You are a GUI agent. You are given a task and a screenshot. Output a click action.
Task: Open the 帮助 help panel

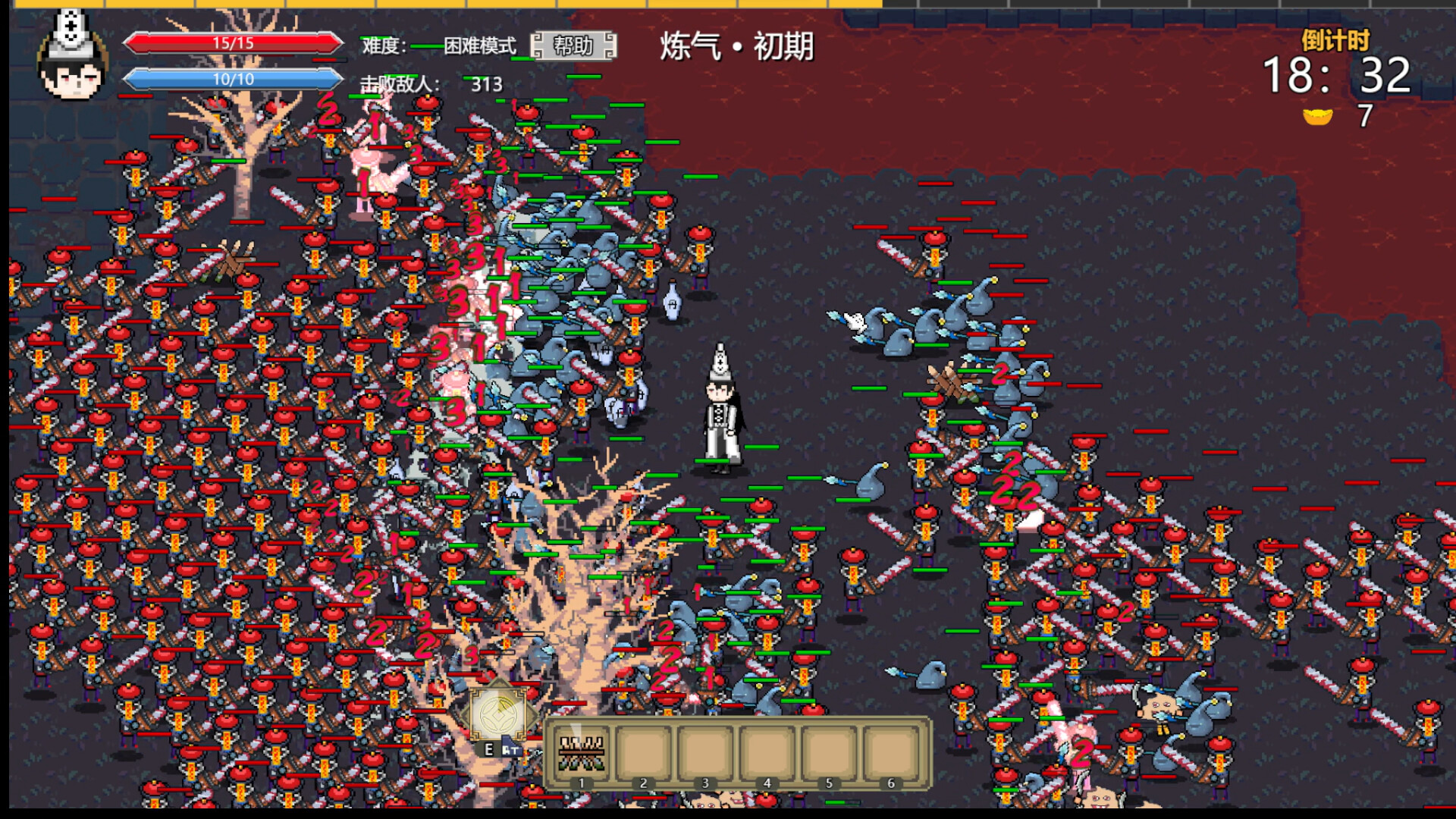click(x=574, y=47)
